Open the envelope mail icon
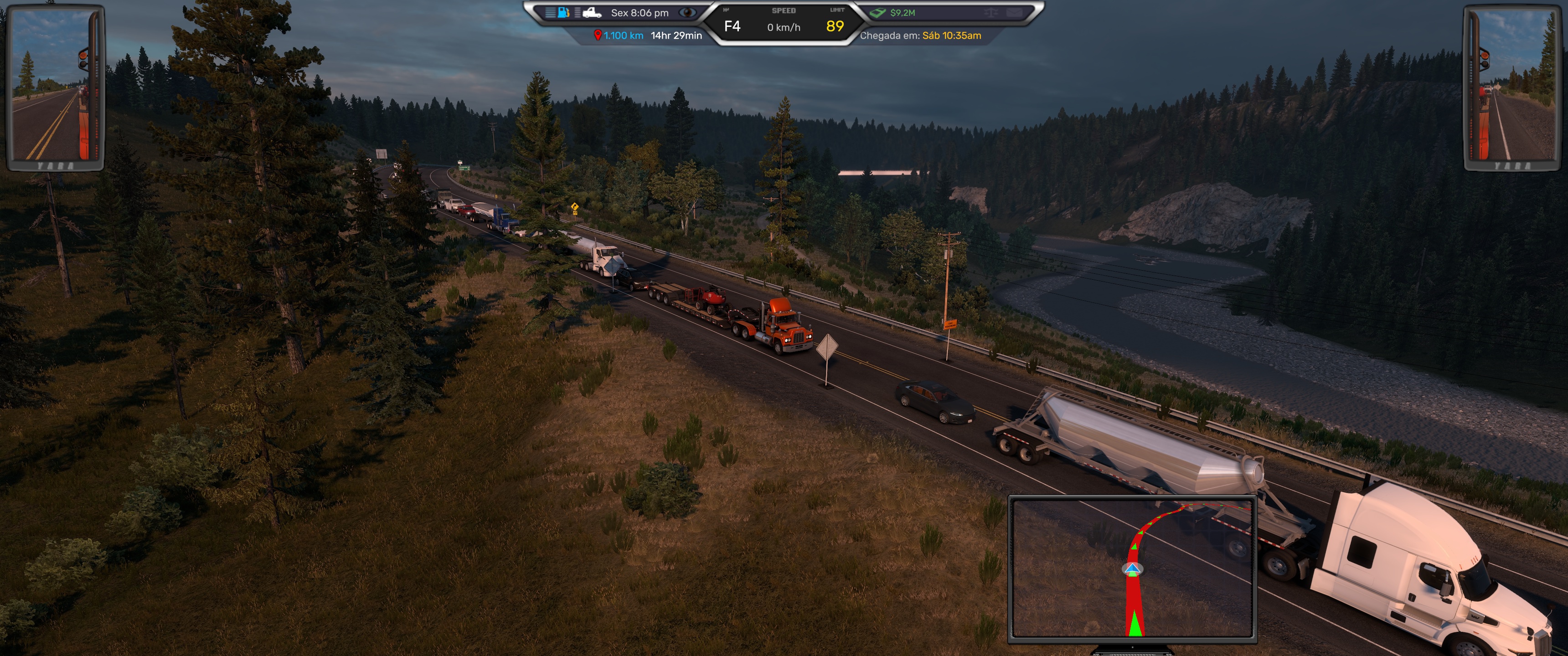Viewport: 1568px width, 656px height. pos(1014,12)
